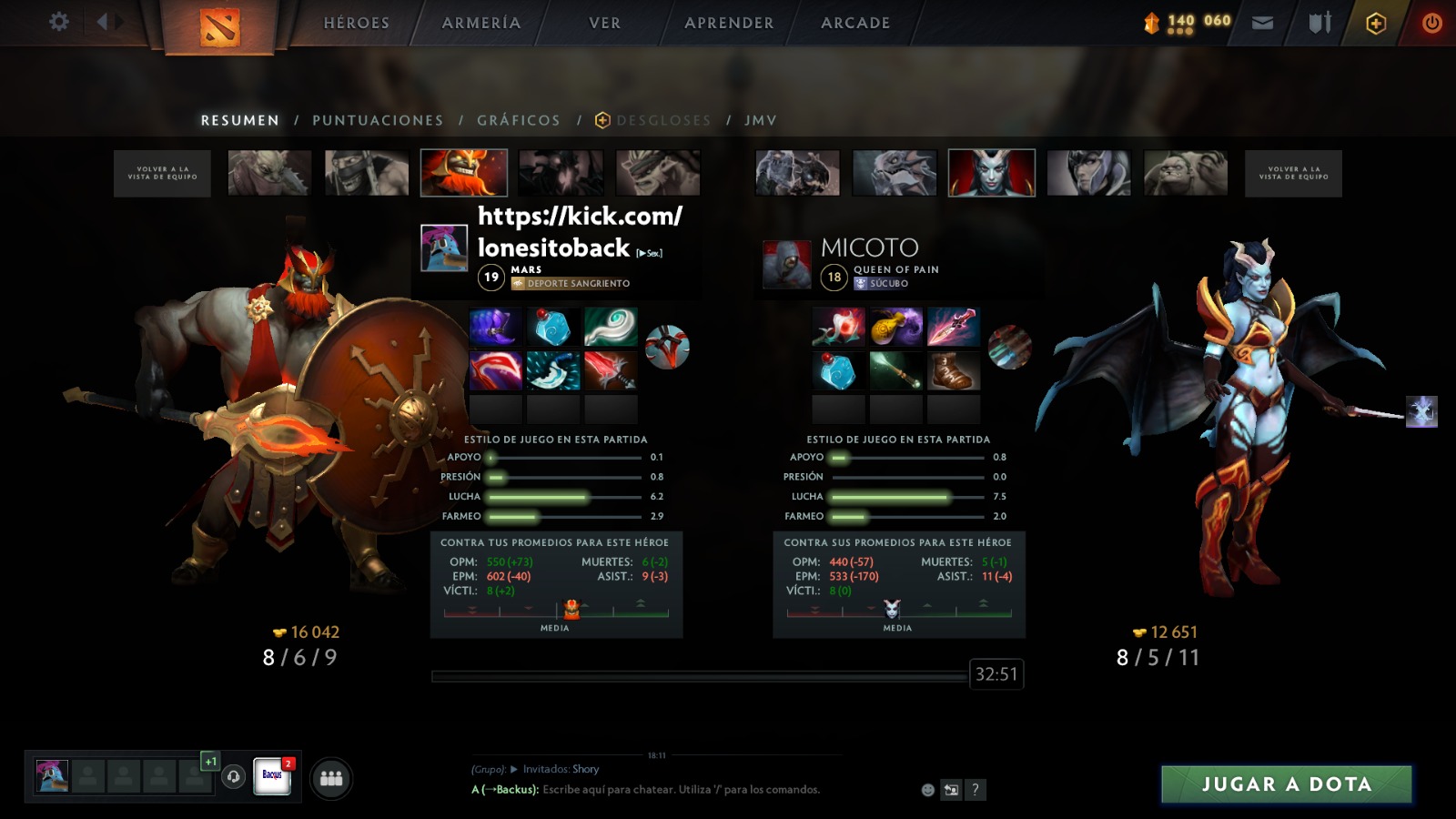Select the Aprender menu entry
Image resolution: width=1456 pixels, height=819 pixels.
pos(729,23)
